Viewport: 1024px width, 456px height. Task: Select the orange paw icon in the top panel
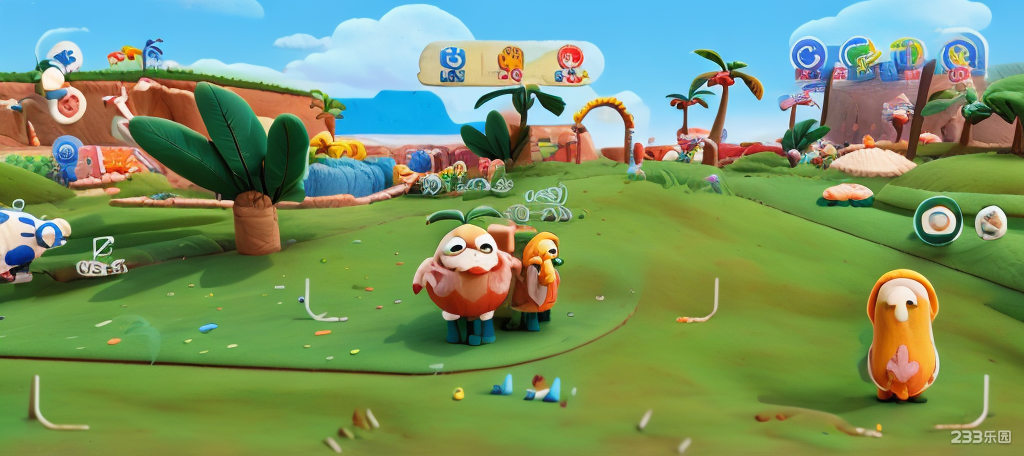click(510, 62)
